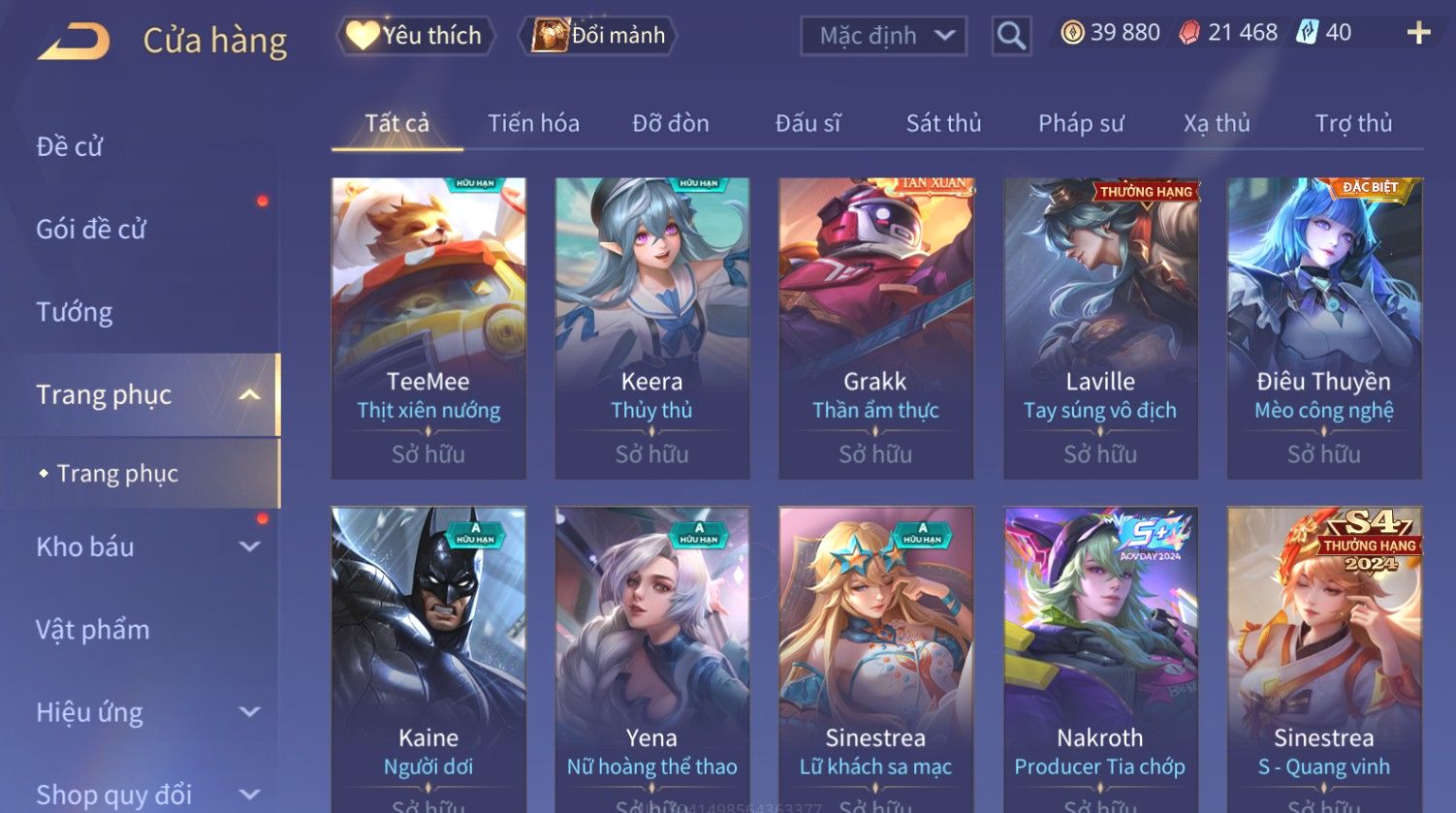Choose the Laville Tay súng vô địch skin
Viewport: 1456px width, 813px height.
(1100, 328)
